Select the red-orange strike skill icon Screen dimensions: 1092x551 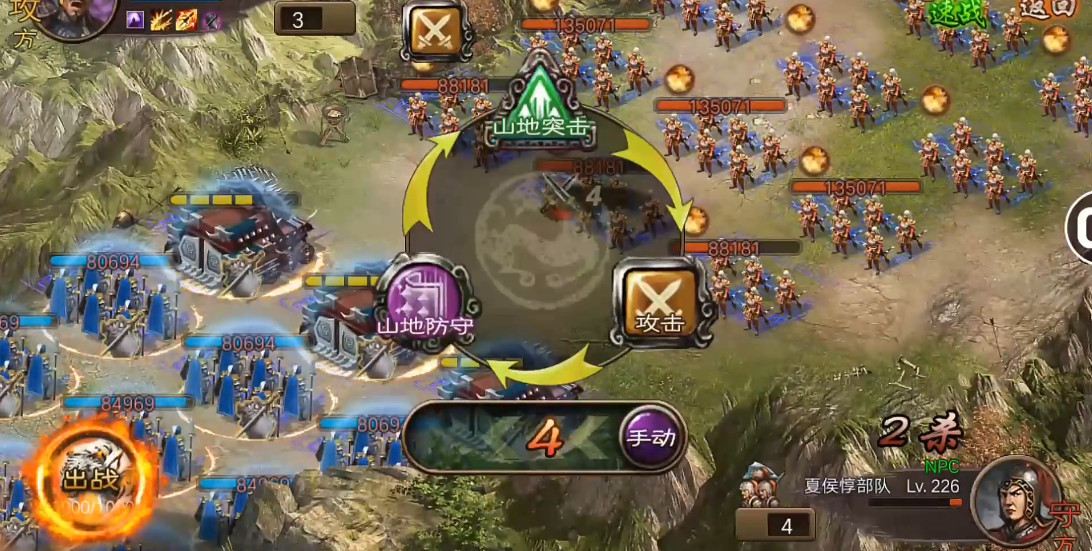tap(187, 19)
